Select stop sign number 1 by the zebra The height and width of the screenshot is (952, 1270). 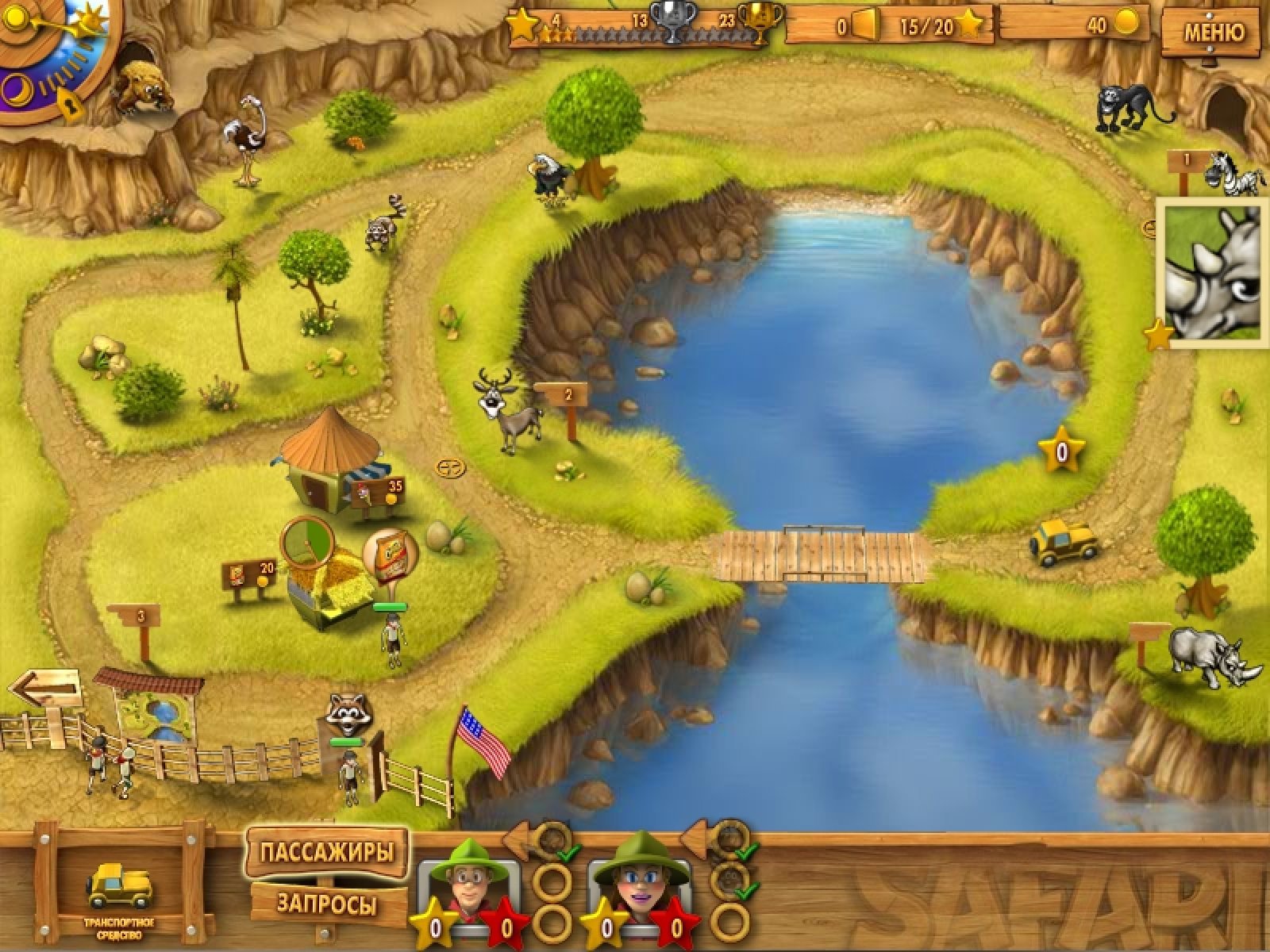point(1187,161)
